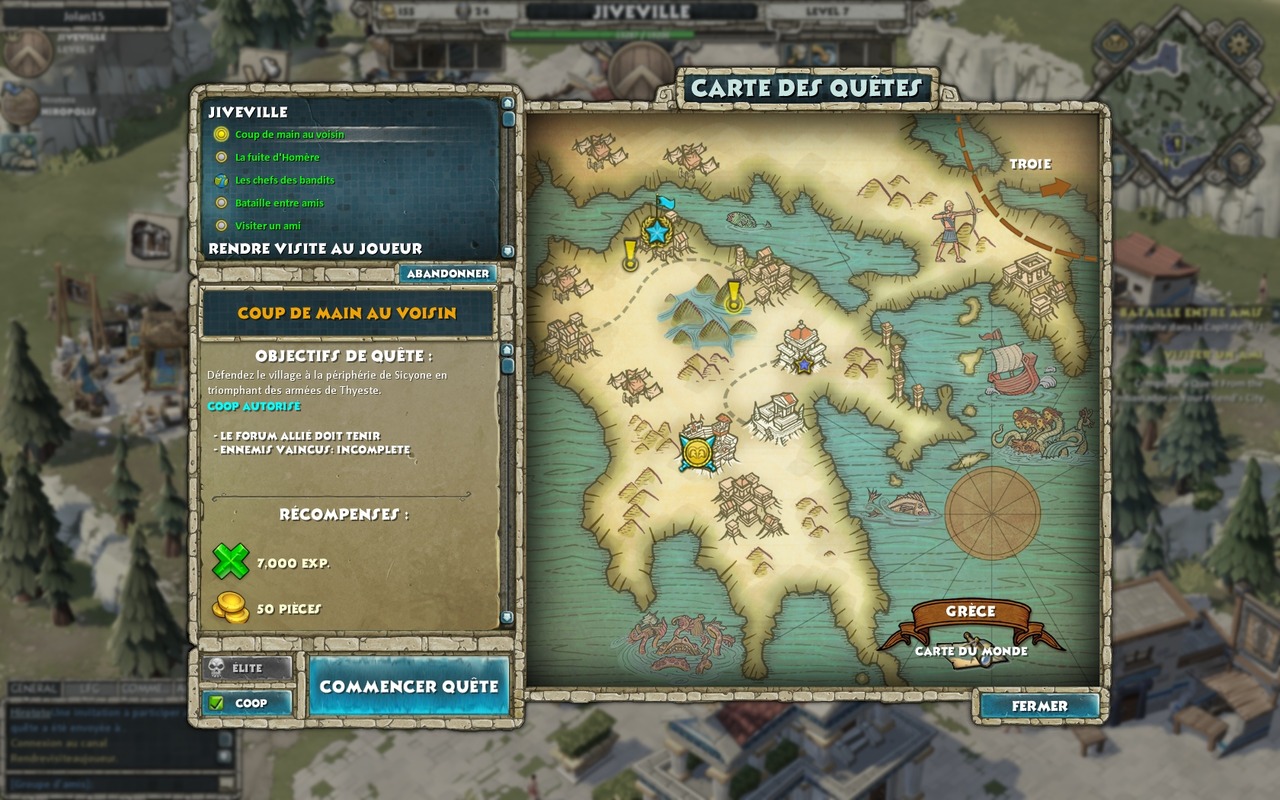This screenshot has width=1280, height=800.
Task: Choose the Les chefs des bandits quest
Action: pos(284,180)
